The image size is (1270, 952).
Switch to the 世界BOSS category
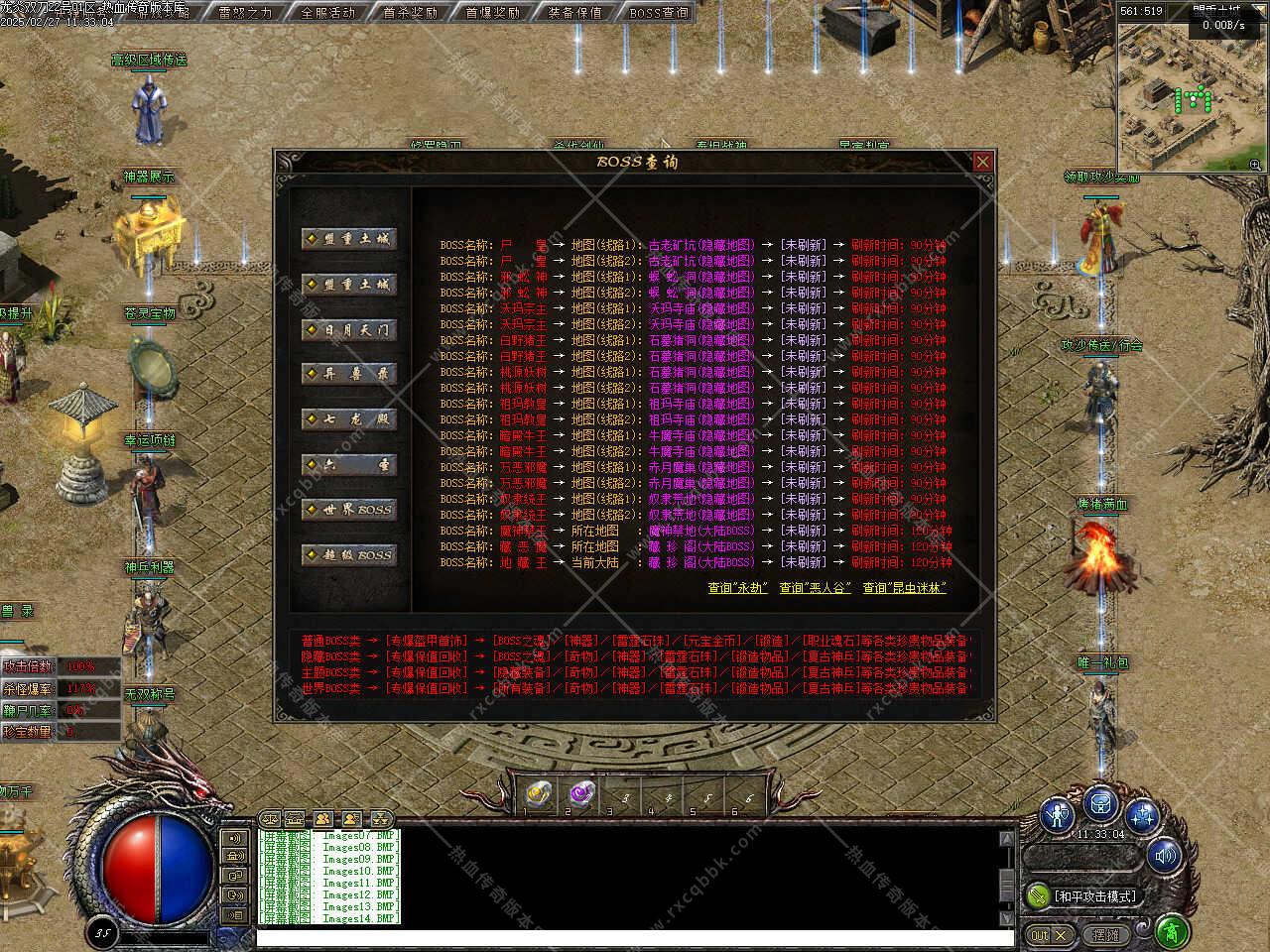[x=350, y=510]
